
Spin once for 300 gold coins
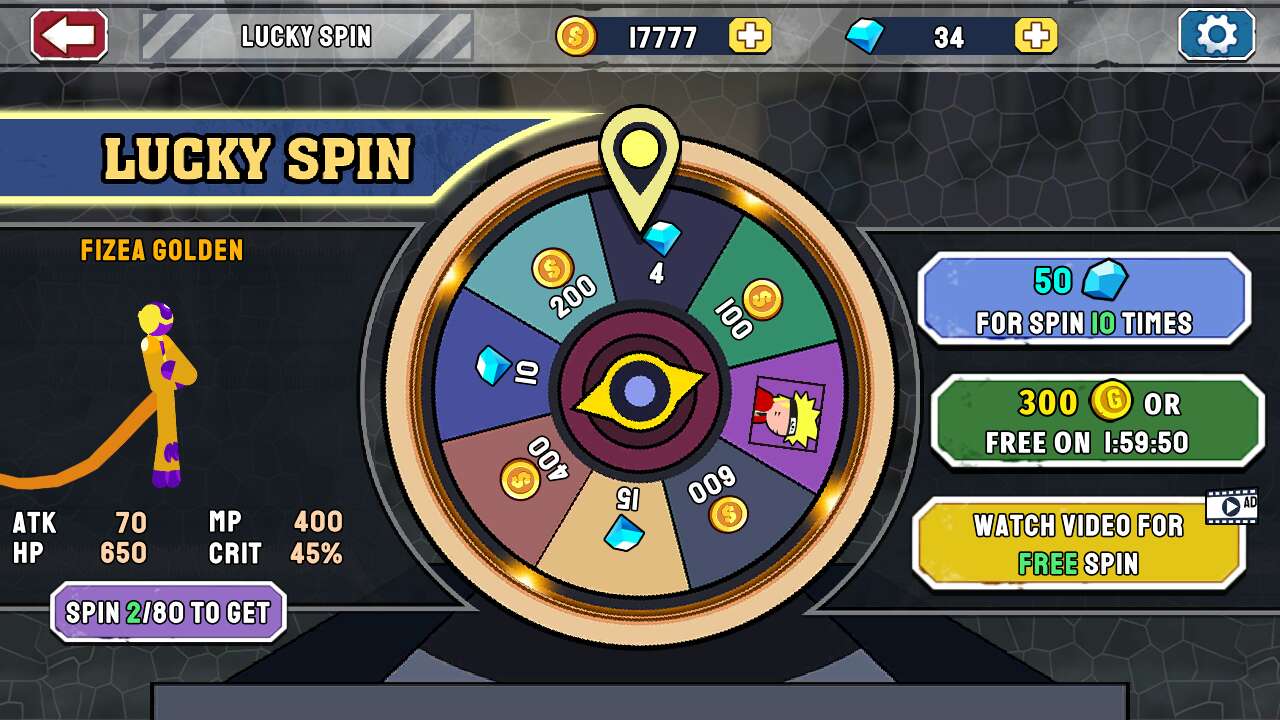point(1097,421)
